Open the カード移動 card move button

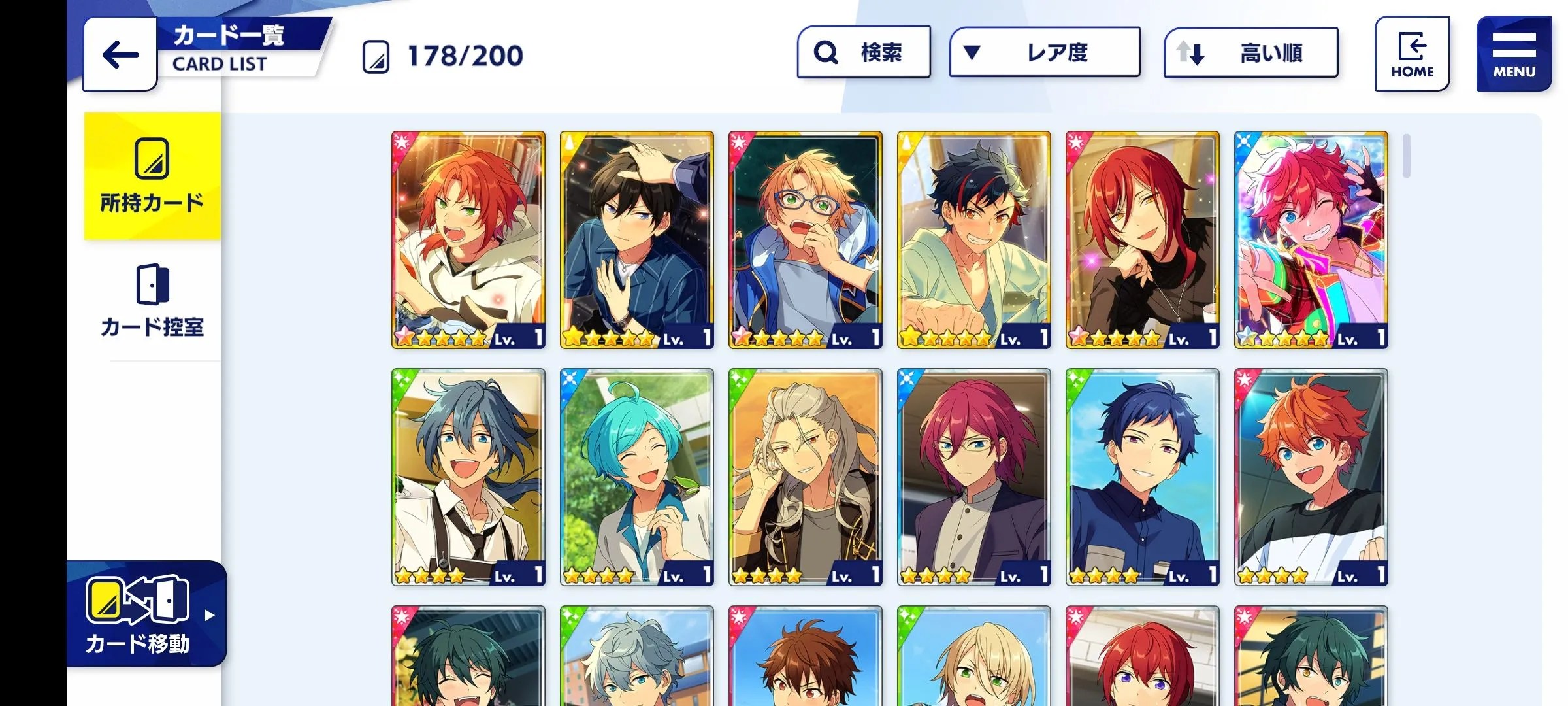146,614
